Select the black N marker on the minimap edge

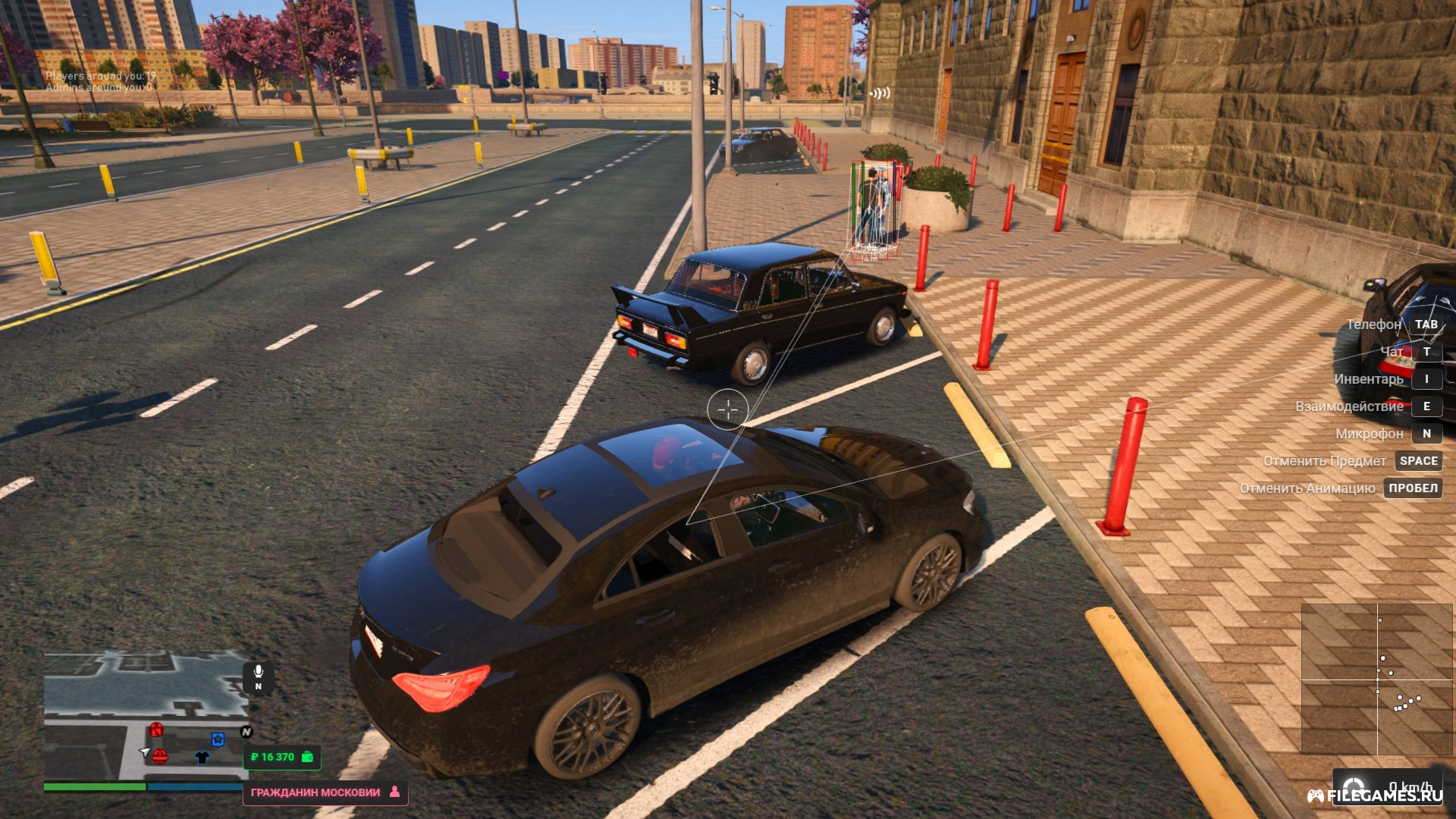point(246,732)
